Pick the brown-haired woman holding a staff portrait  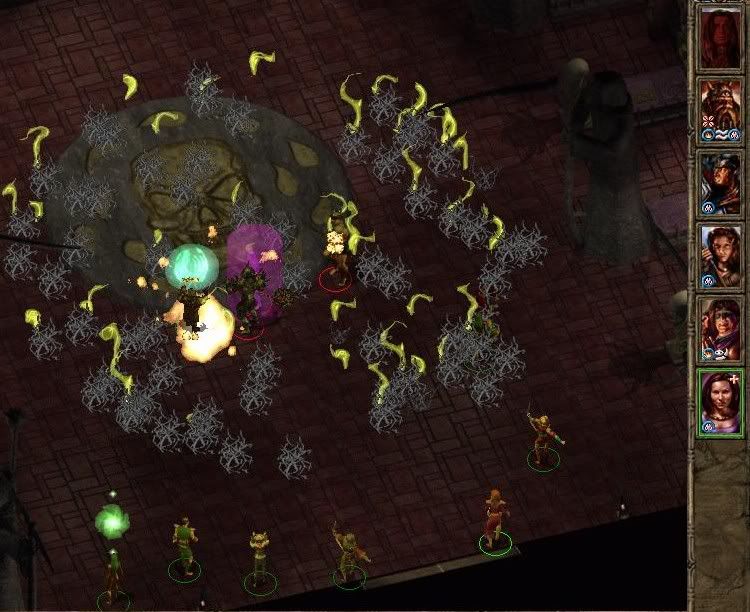coord(719,255)
